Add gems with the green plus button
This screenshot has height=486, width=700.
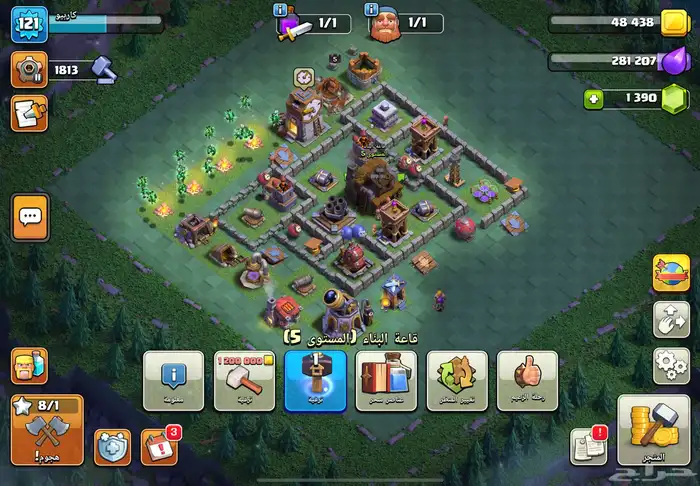(x=592, y=98)
